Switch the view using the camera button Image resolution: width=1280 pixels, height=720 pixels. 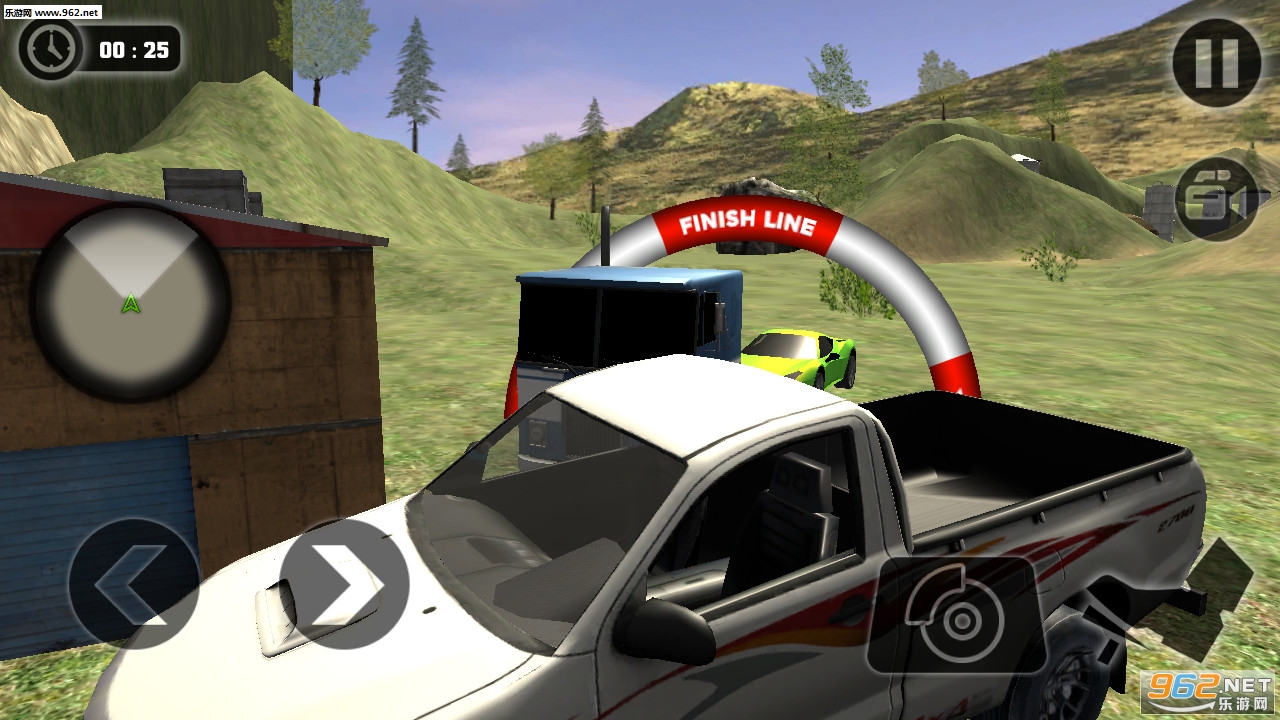[1215, 198]
